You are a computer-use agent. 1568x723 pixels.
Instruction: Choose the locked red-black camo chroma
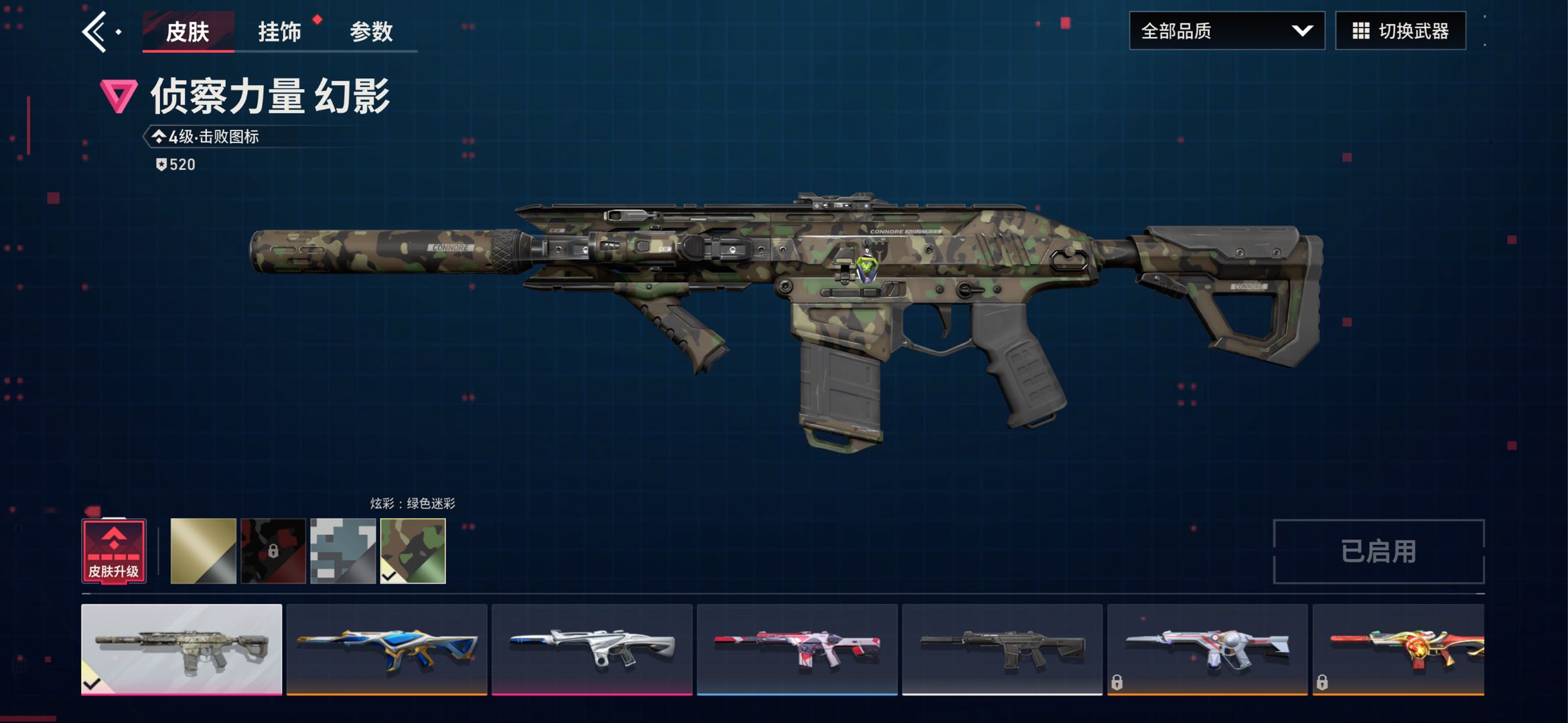pyautogui.click(x=273, y=551)
